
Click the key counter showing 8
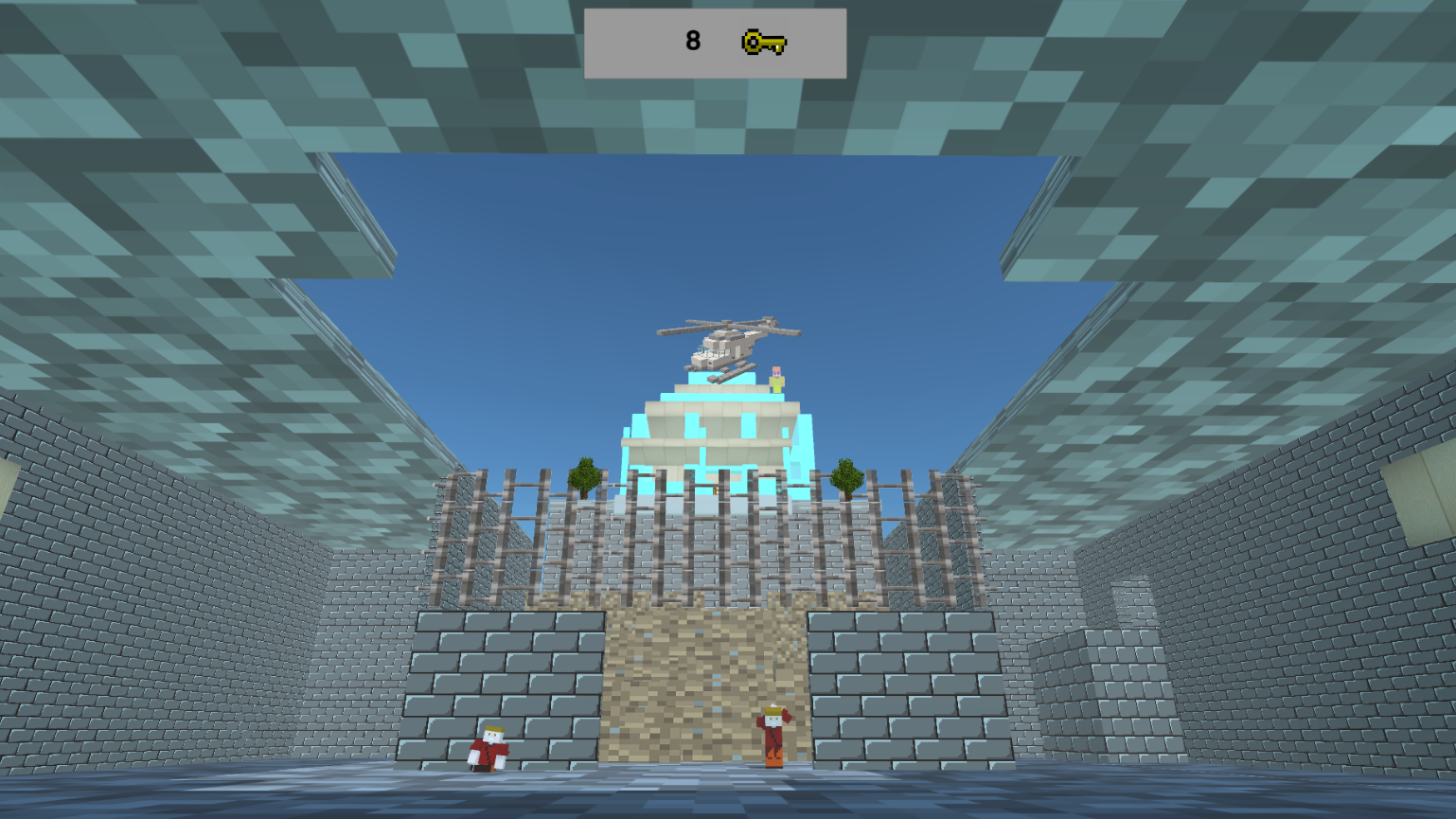[x=692, y=41]
